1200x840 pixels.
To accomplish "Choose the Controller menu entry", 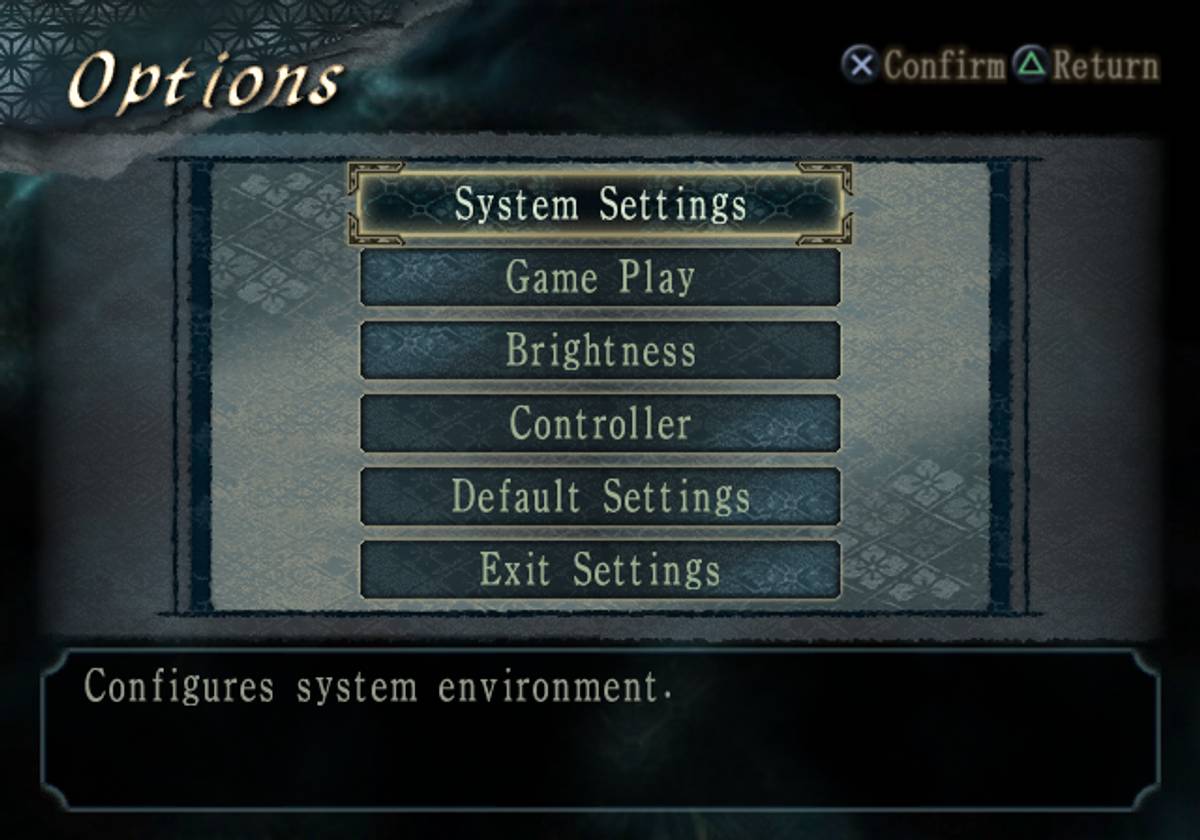I will tap(600, 423).
